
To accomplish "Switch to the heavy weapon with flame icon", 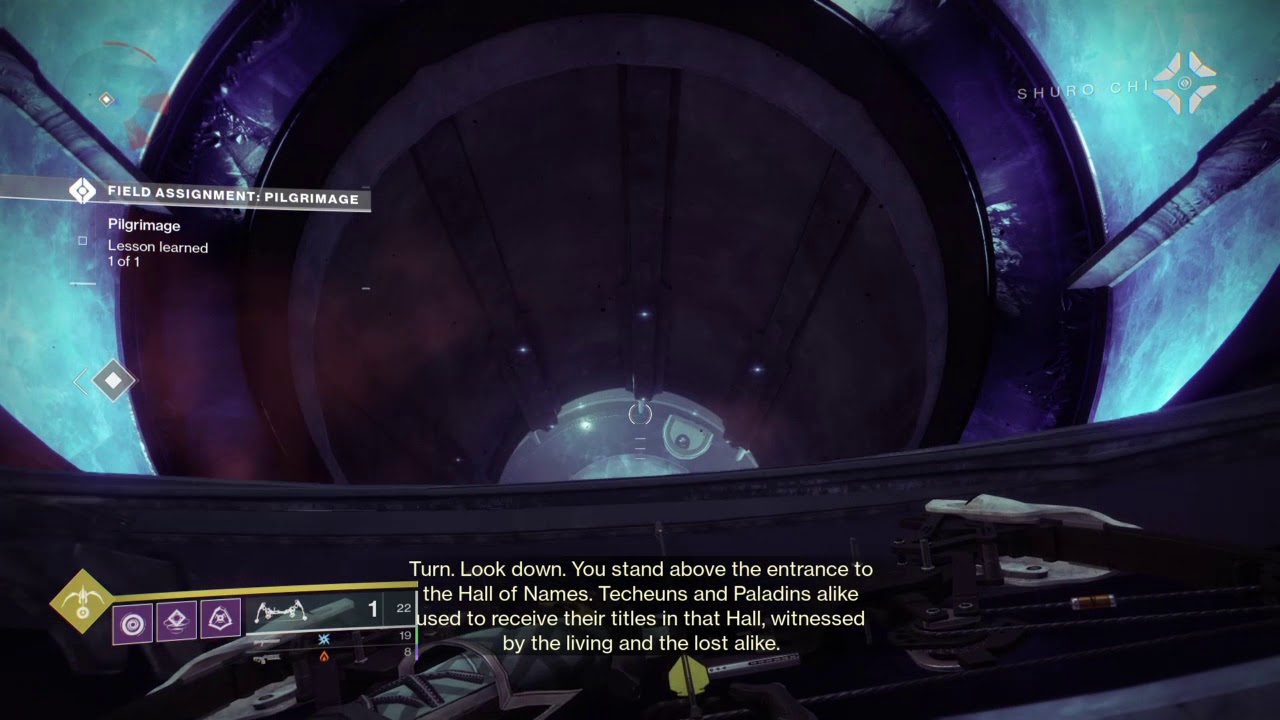I will [x=323, y=655].
